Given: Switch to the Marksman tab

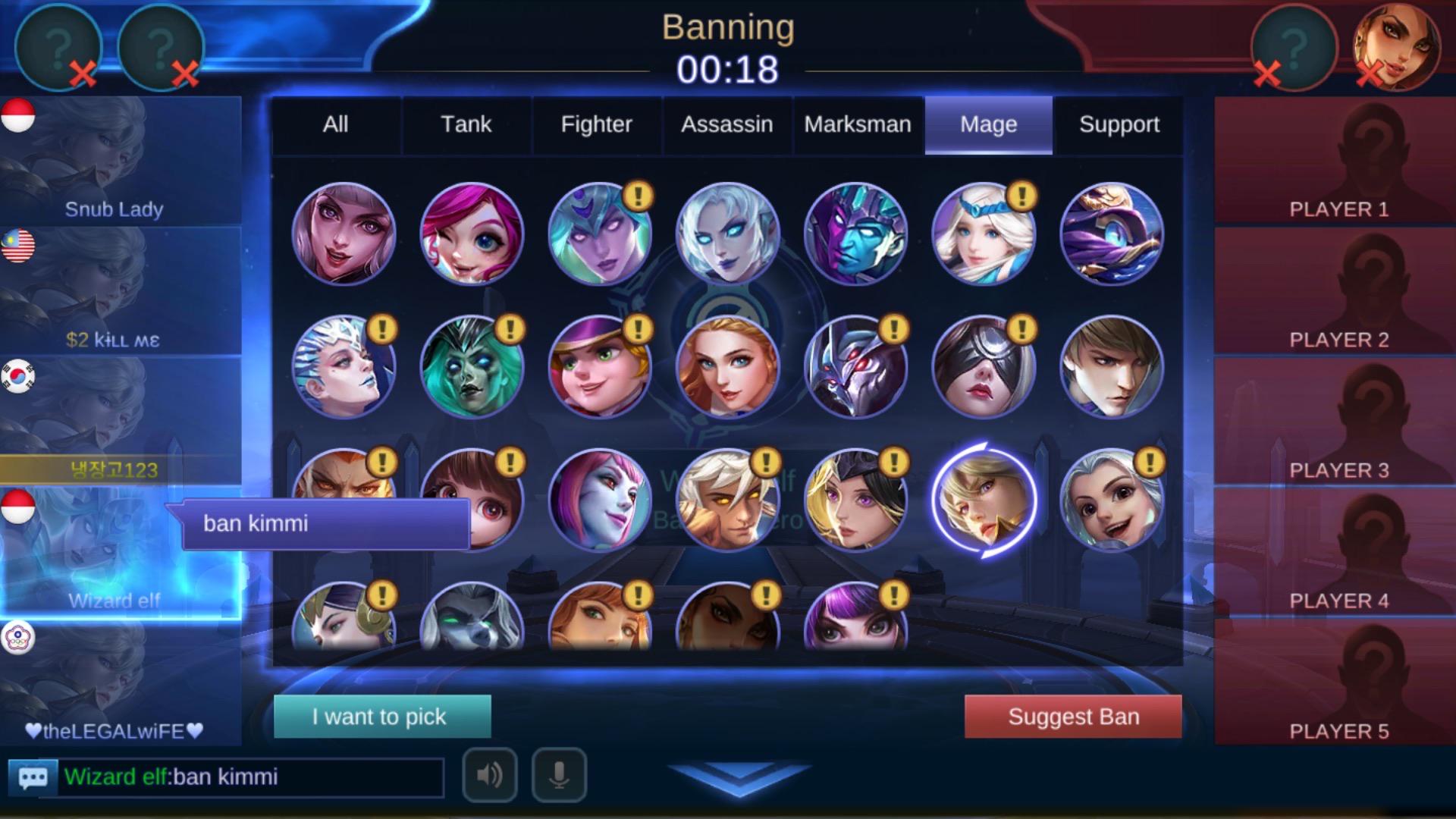Looking at the screenshot, I should [x=858, y=124].
